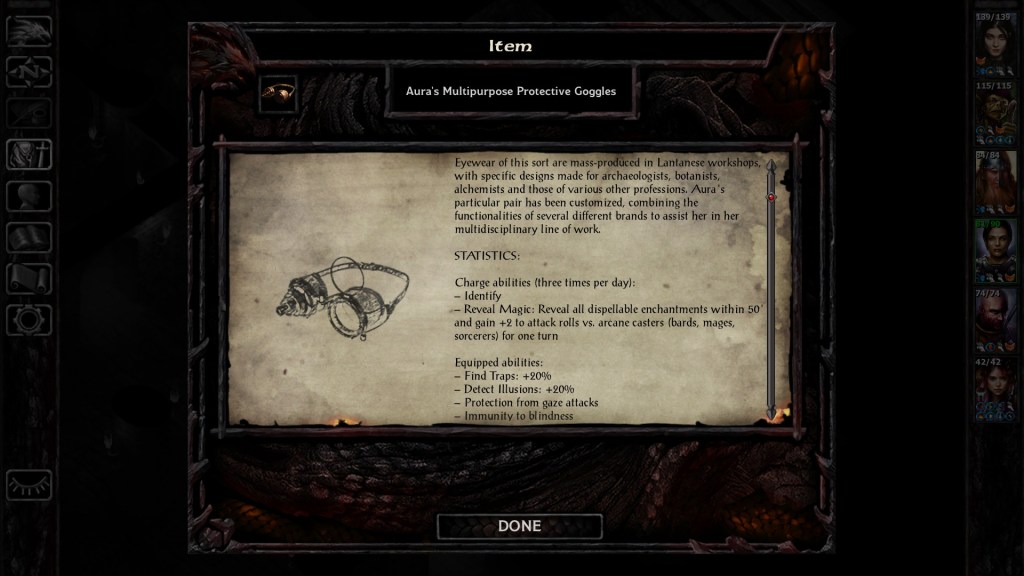The image size is (1024, 576).
Task: Open the character record head icon
Action: [x=29, y=196]
